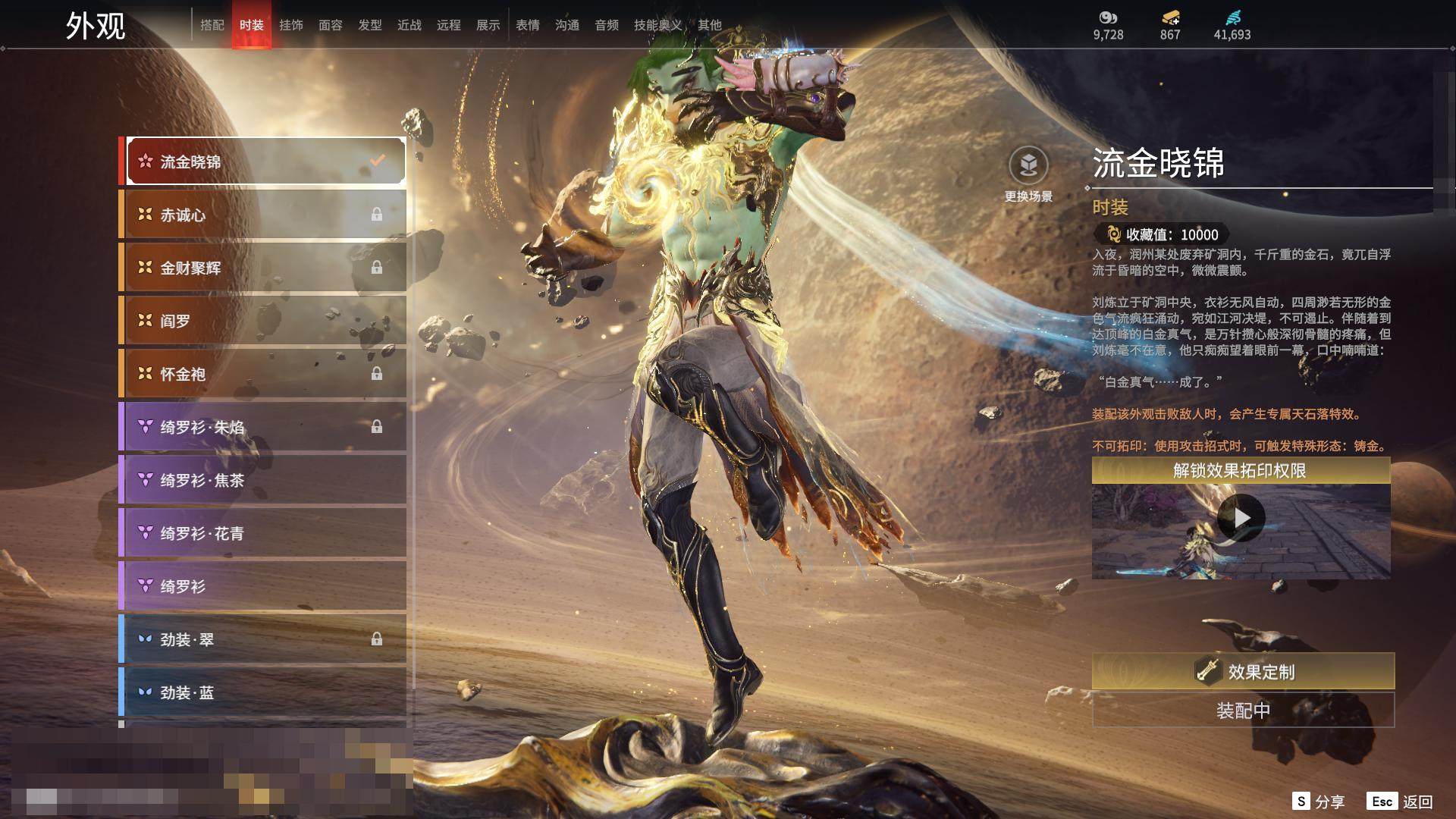Click 返回 to go back

coord(1401,802)
